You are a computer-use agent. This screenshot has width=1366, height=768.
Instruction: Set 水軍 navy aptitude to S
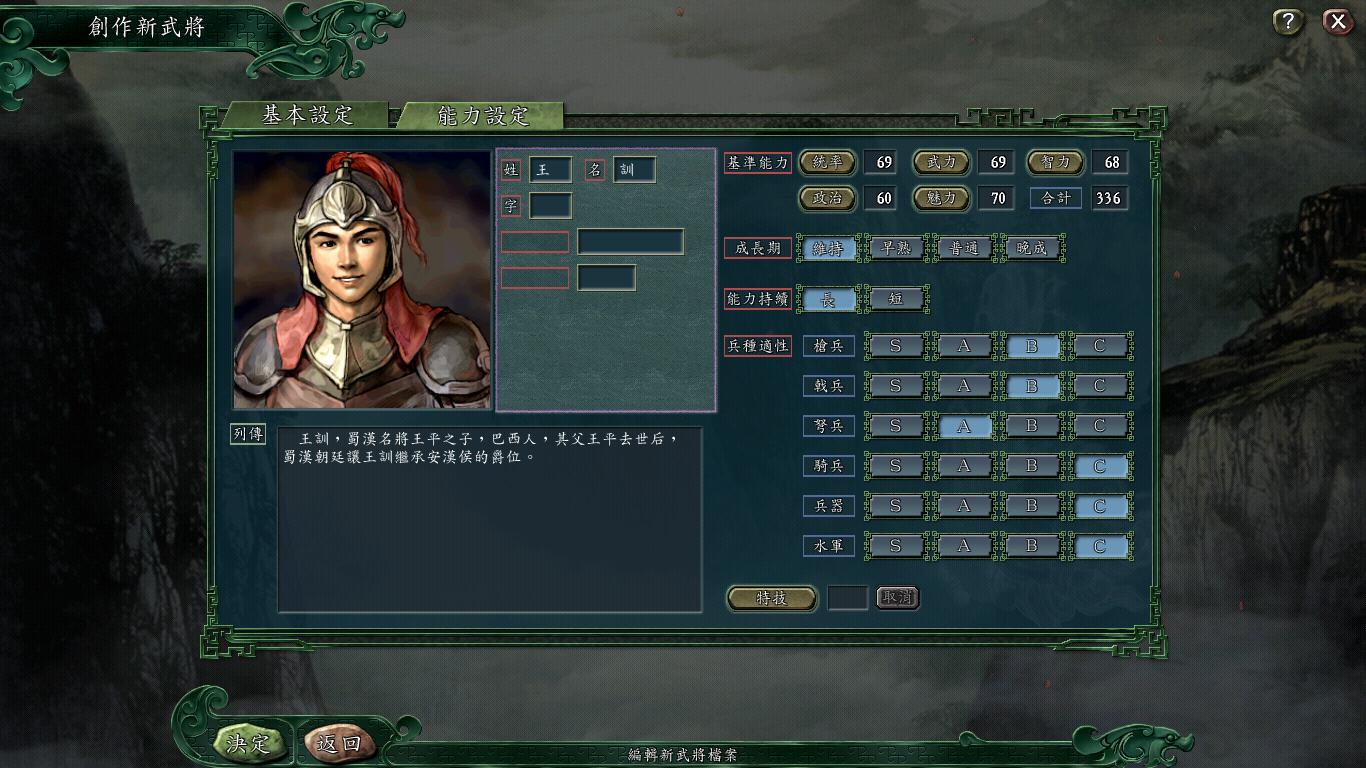(x=896, y=546)
